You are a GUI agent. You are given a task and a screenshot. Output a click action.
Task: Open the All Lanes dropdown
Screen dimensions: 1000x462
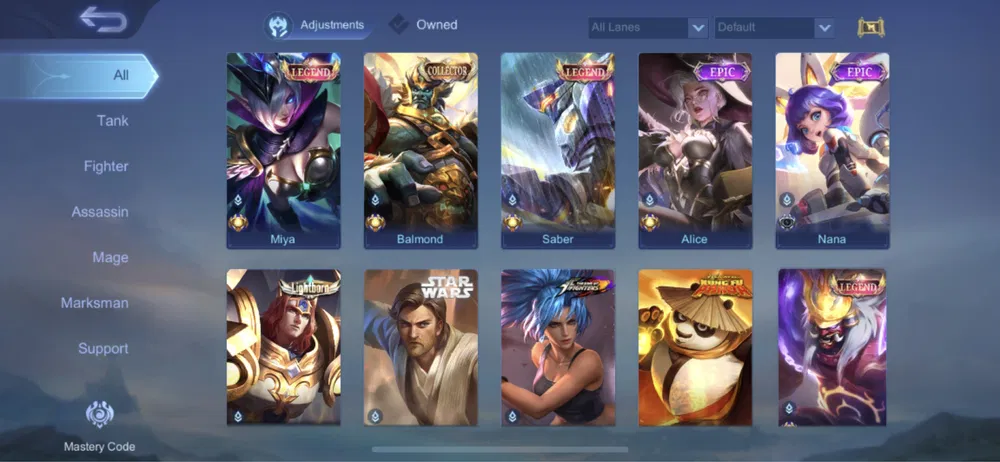point(648,28)
